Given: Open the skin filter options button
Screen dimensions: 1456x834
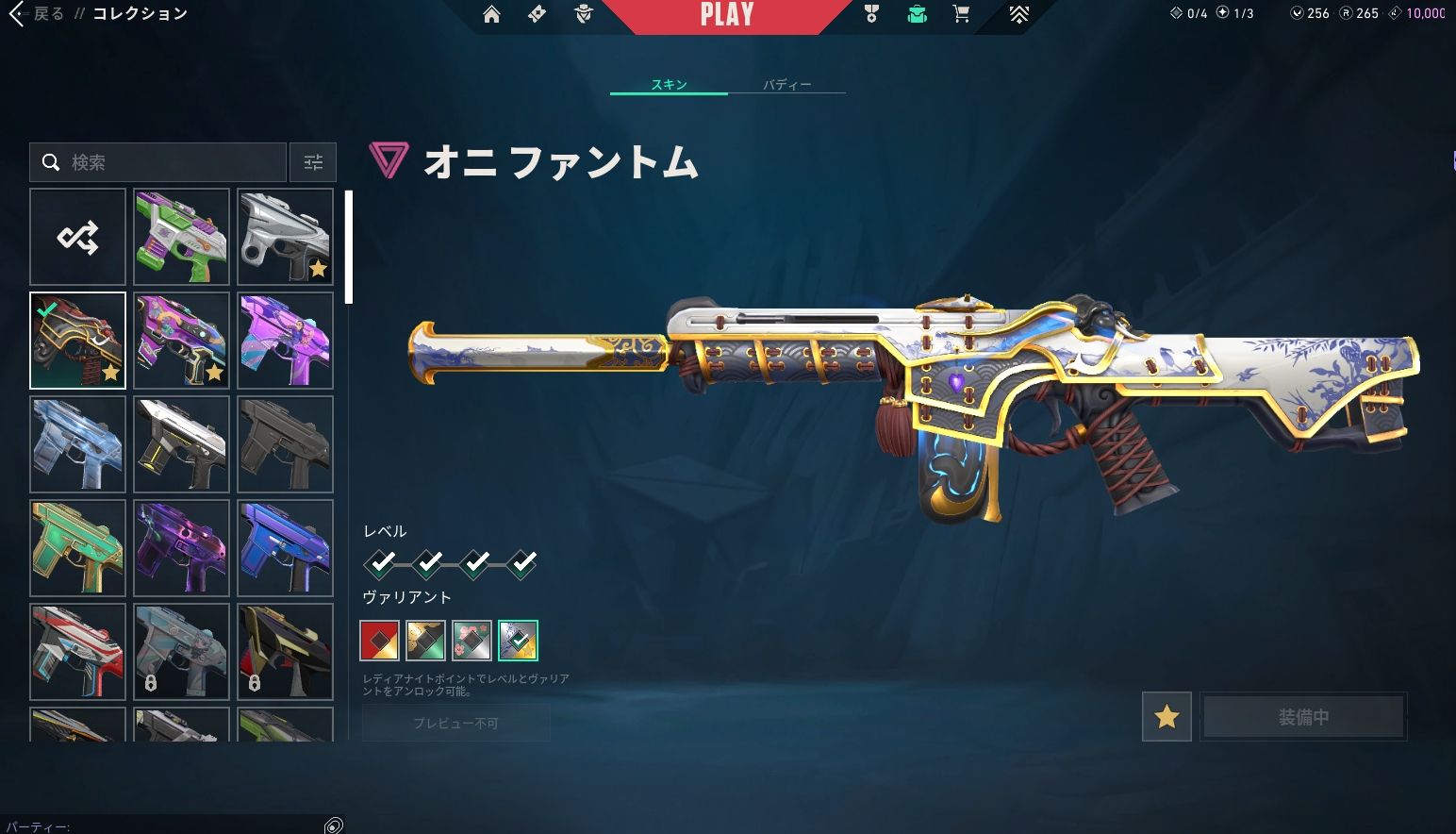Looking at the screenshot, I should coord(313,162).
